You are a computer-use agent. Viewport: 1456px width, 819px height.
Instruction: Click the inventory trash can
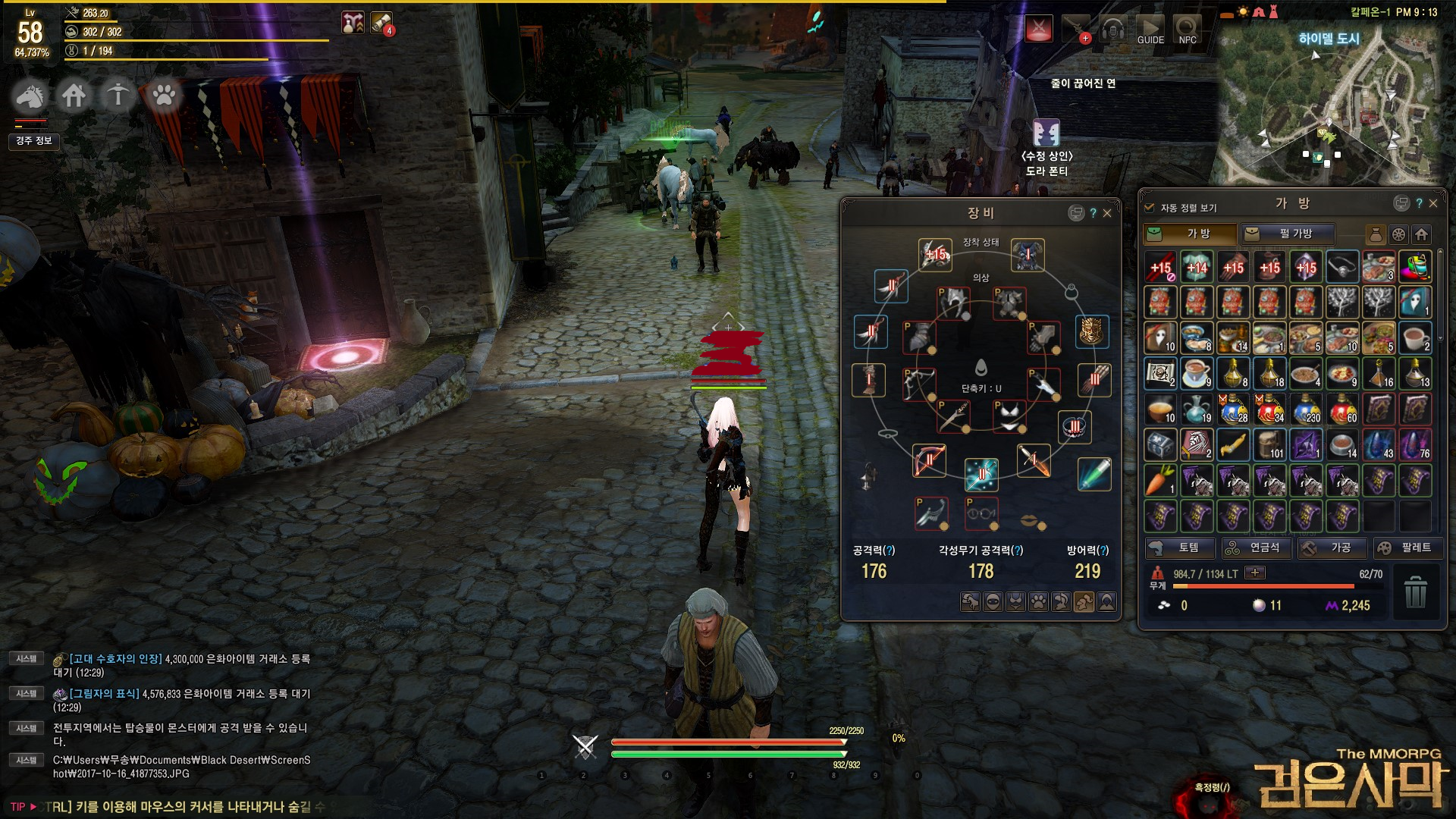(x=1415, y=591)
